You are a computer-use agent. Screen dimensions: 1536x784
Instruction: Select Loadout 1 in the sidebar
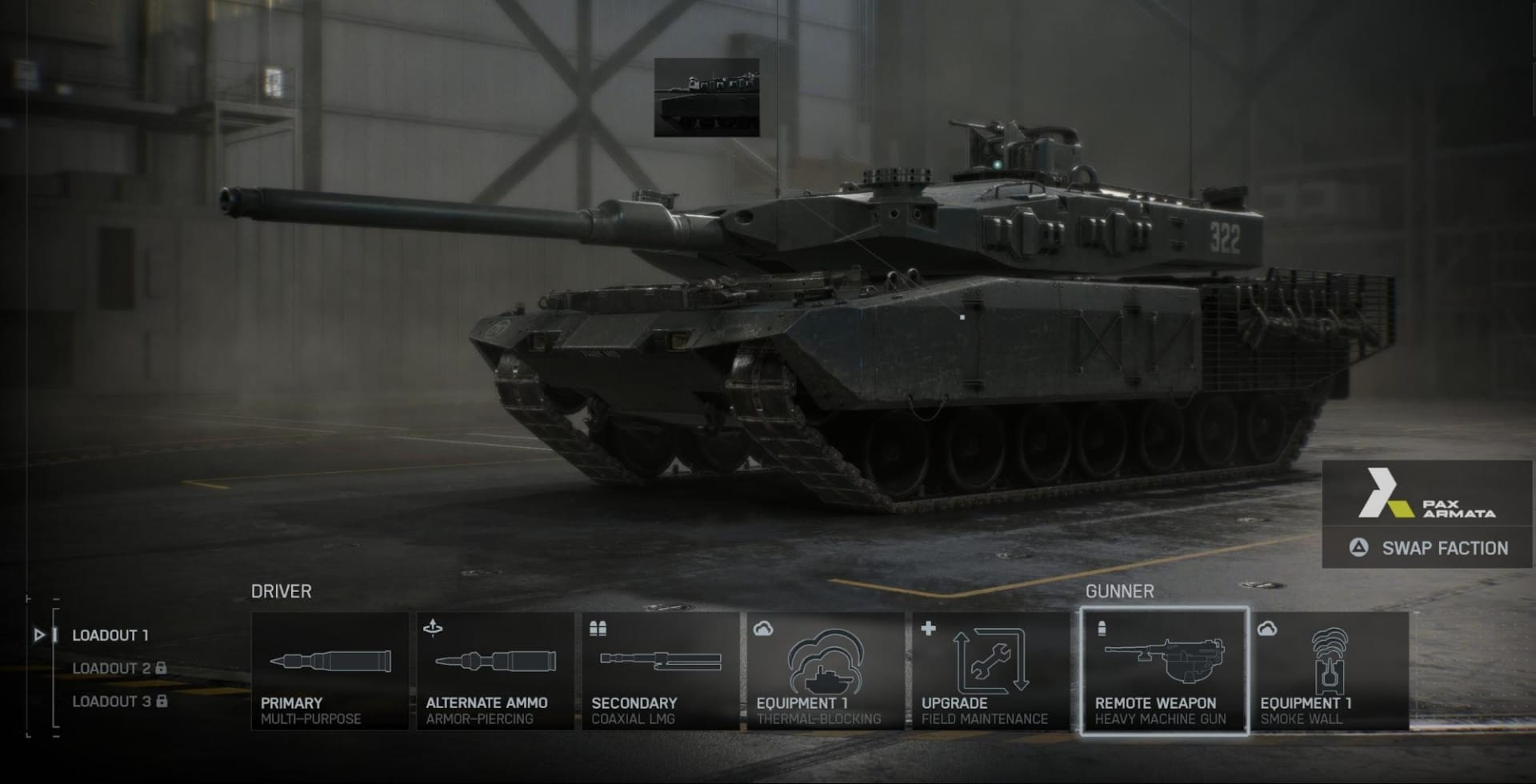110,636
